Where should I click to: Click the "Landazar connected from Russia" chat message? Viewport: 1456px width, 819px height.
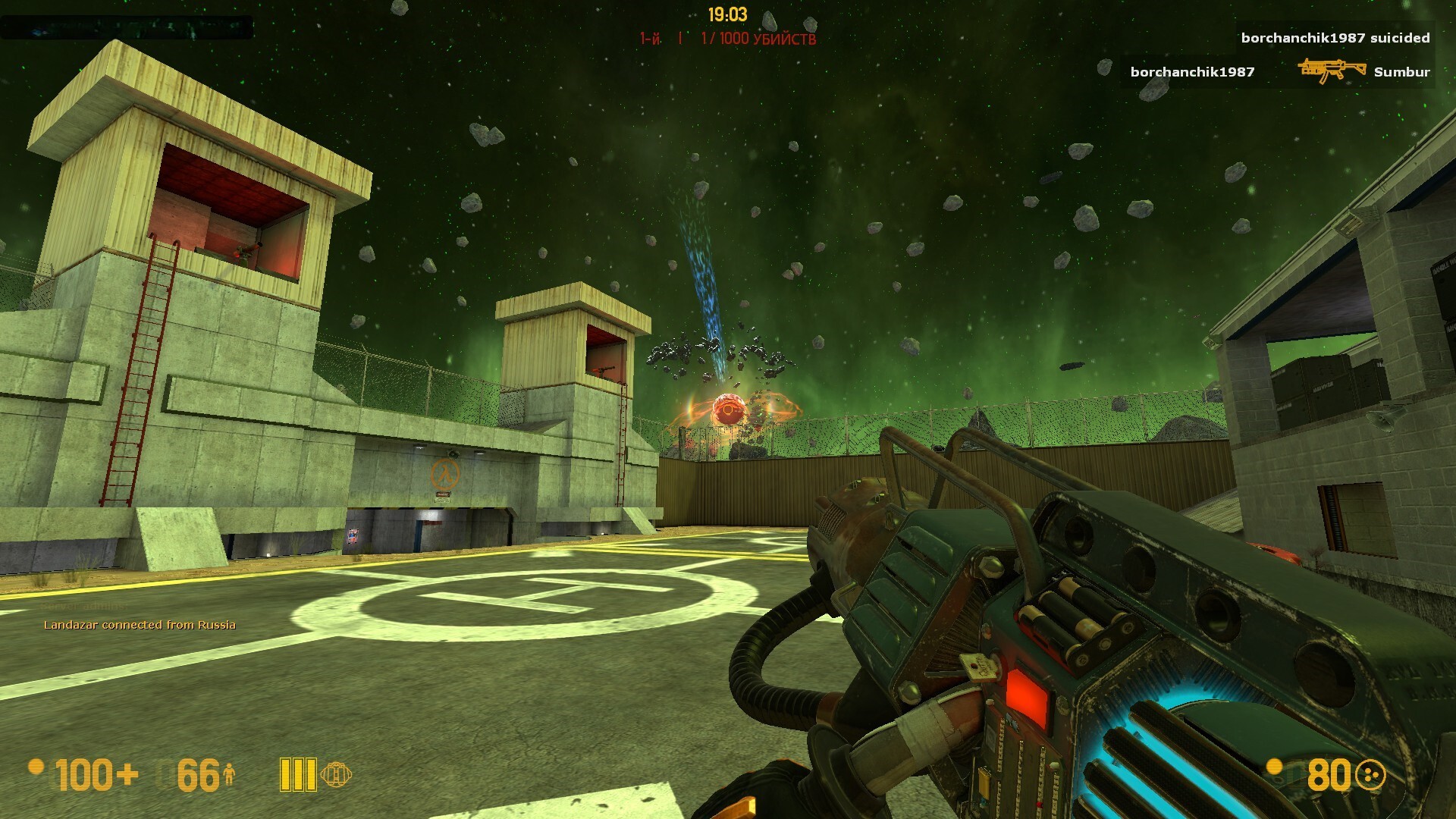coord(140,625)
